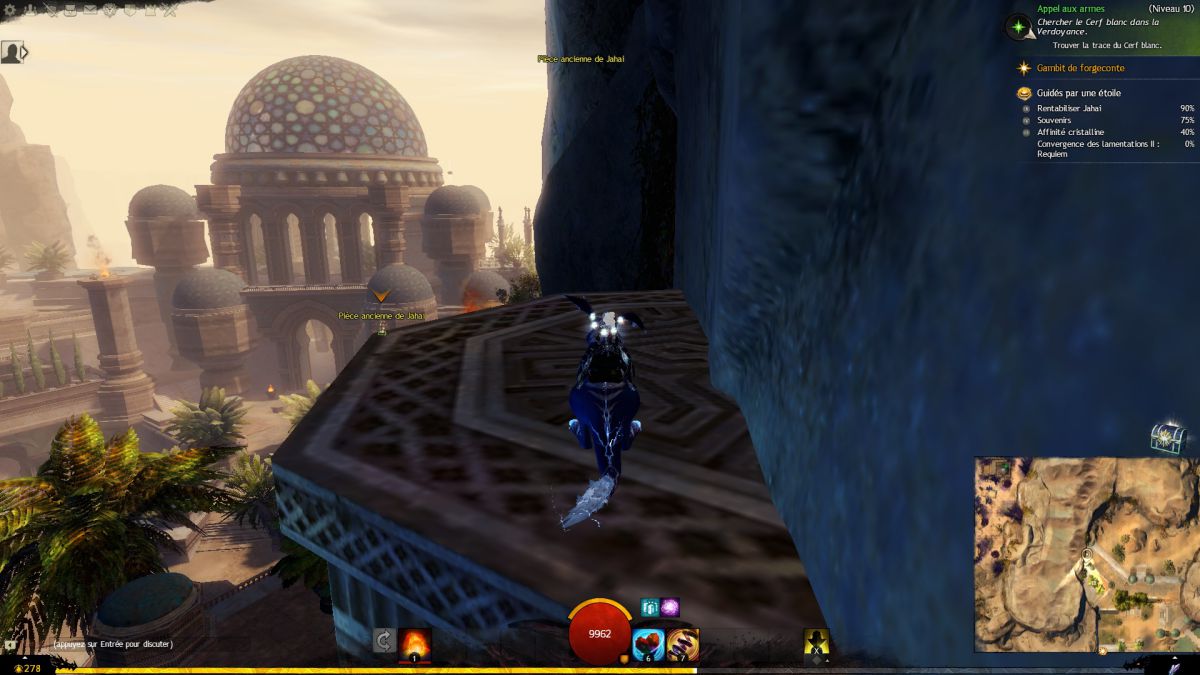1200x675 pixels.
Task: Activate the fiery mount skill 1
Action: point(415,643)
